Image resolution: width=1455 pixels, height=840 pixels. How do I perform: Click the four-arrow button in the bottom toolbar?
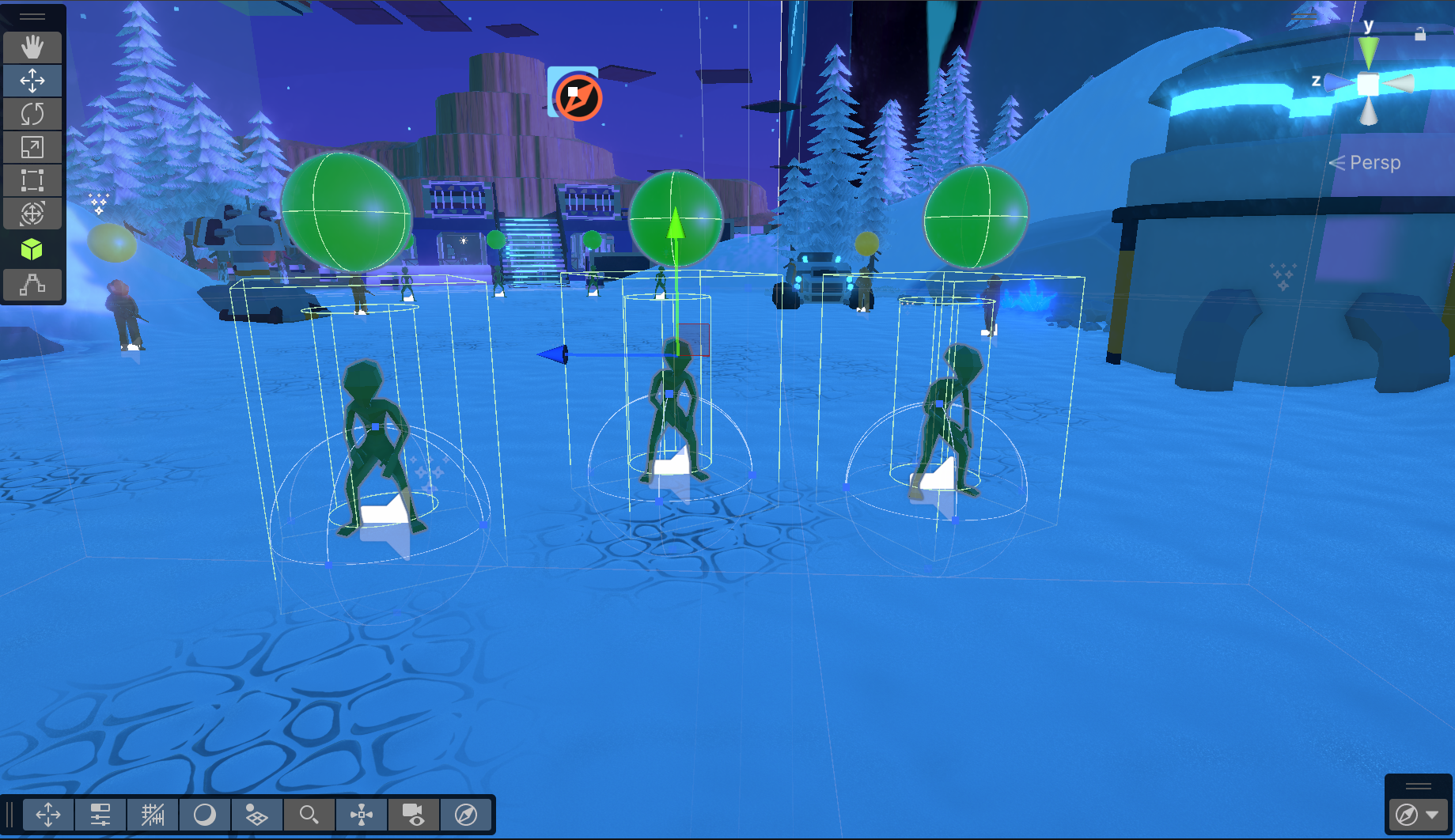pyautogui.click(x=48, y=815)
